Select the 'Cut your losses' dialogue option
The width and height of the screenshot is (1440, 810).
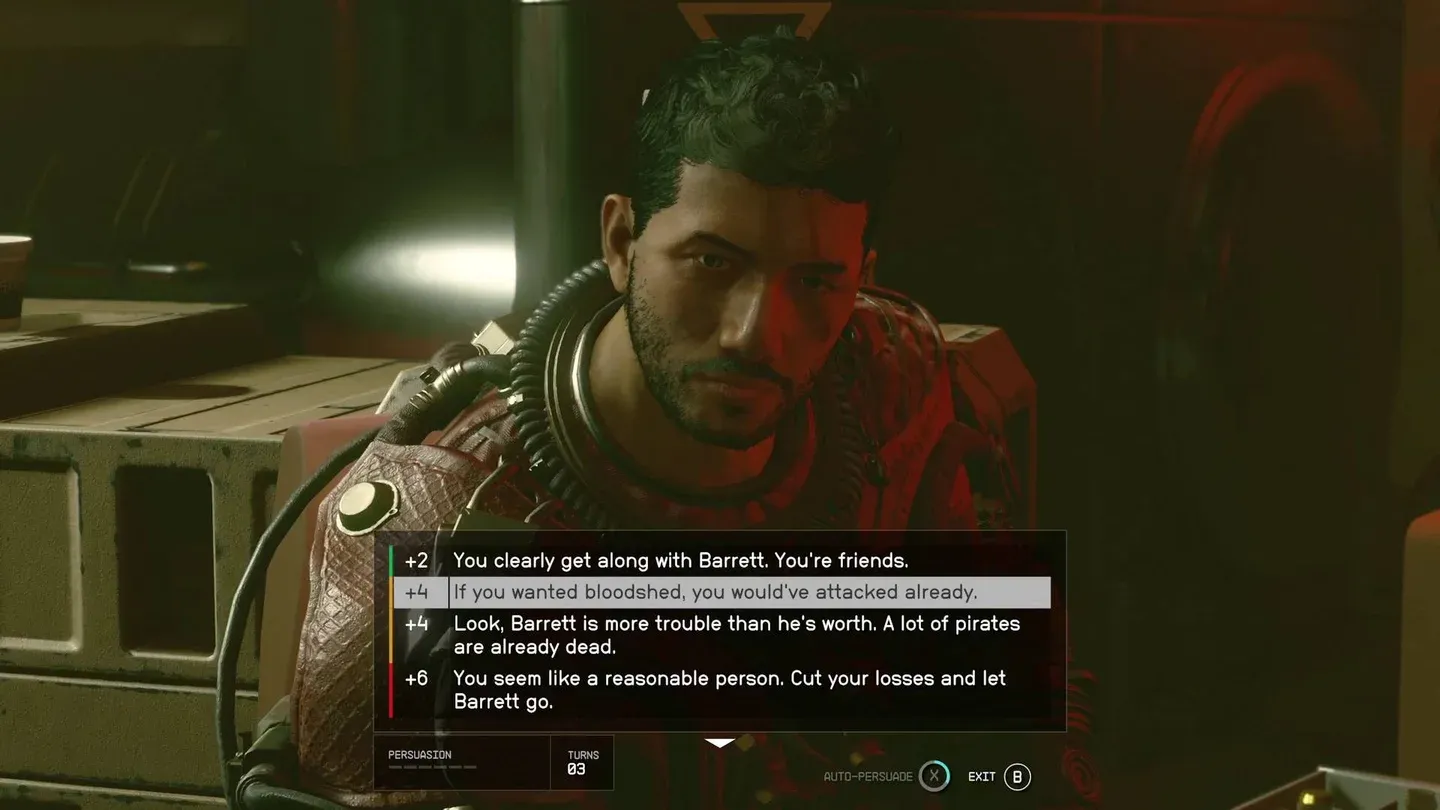click(730, 689)
